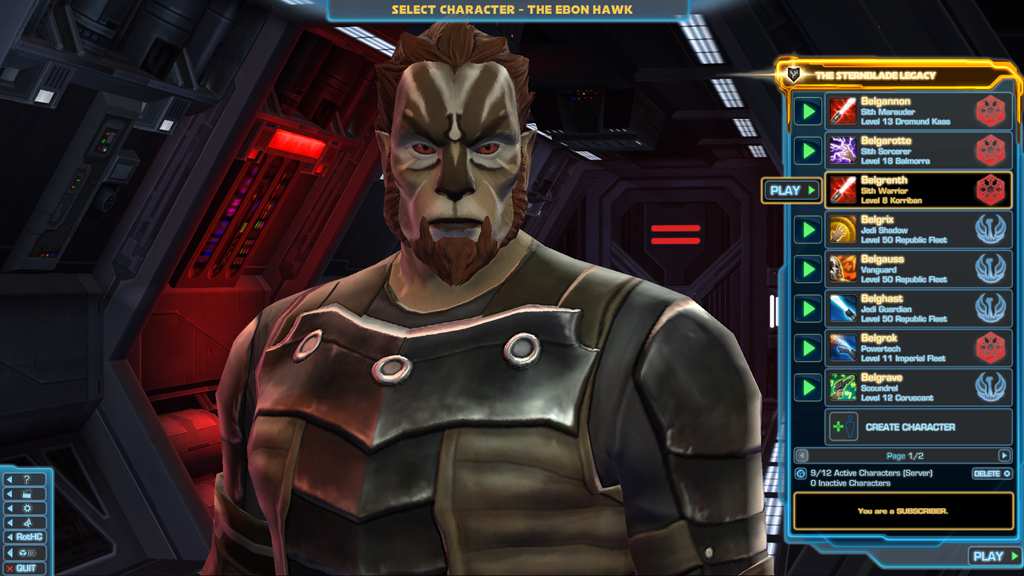Open the question mark help menu
1024x576 pixels.
pyautogui.click(x=26, y=479)
